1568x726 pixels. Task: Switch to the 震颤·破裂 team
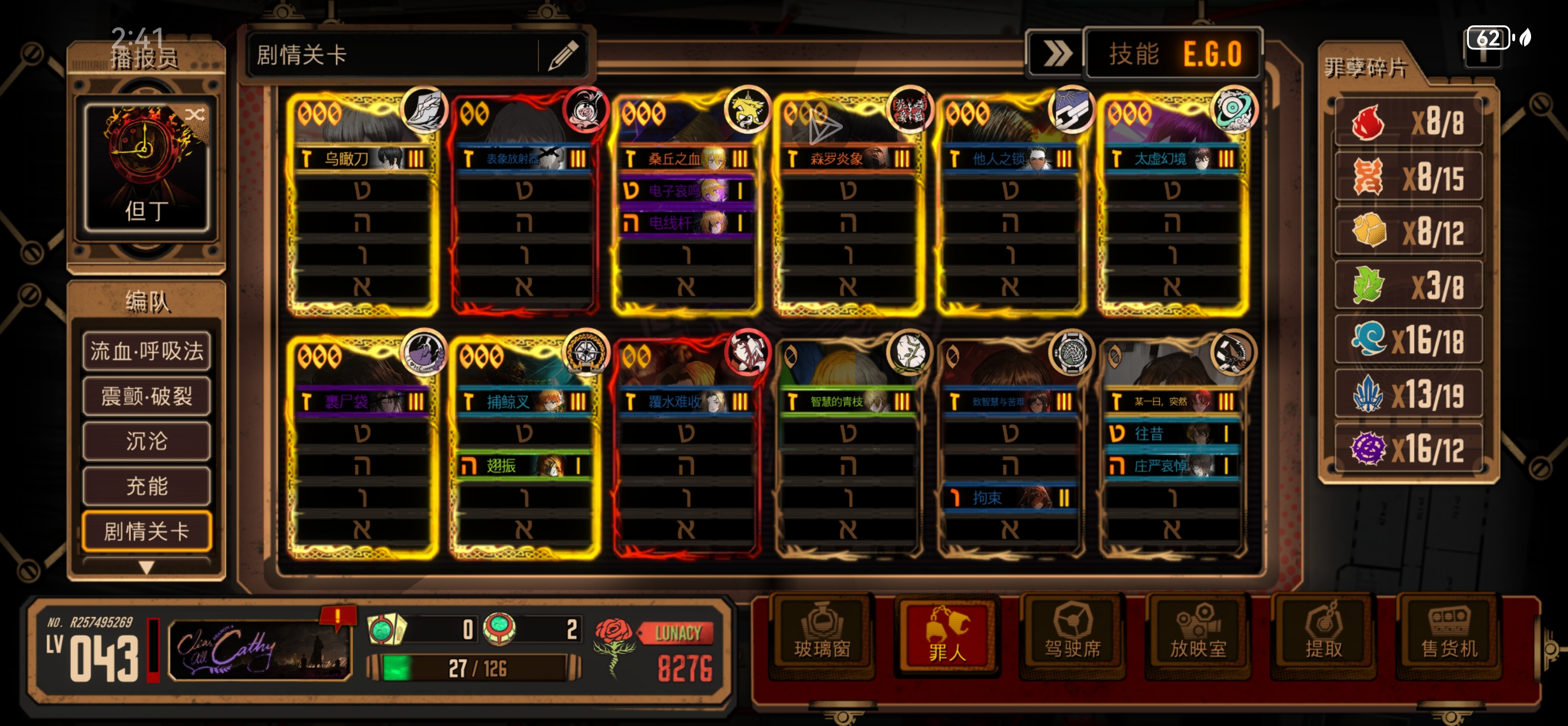tap(146, 396)
